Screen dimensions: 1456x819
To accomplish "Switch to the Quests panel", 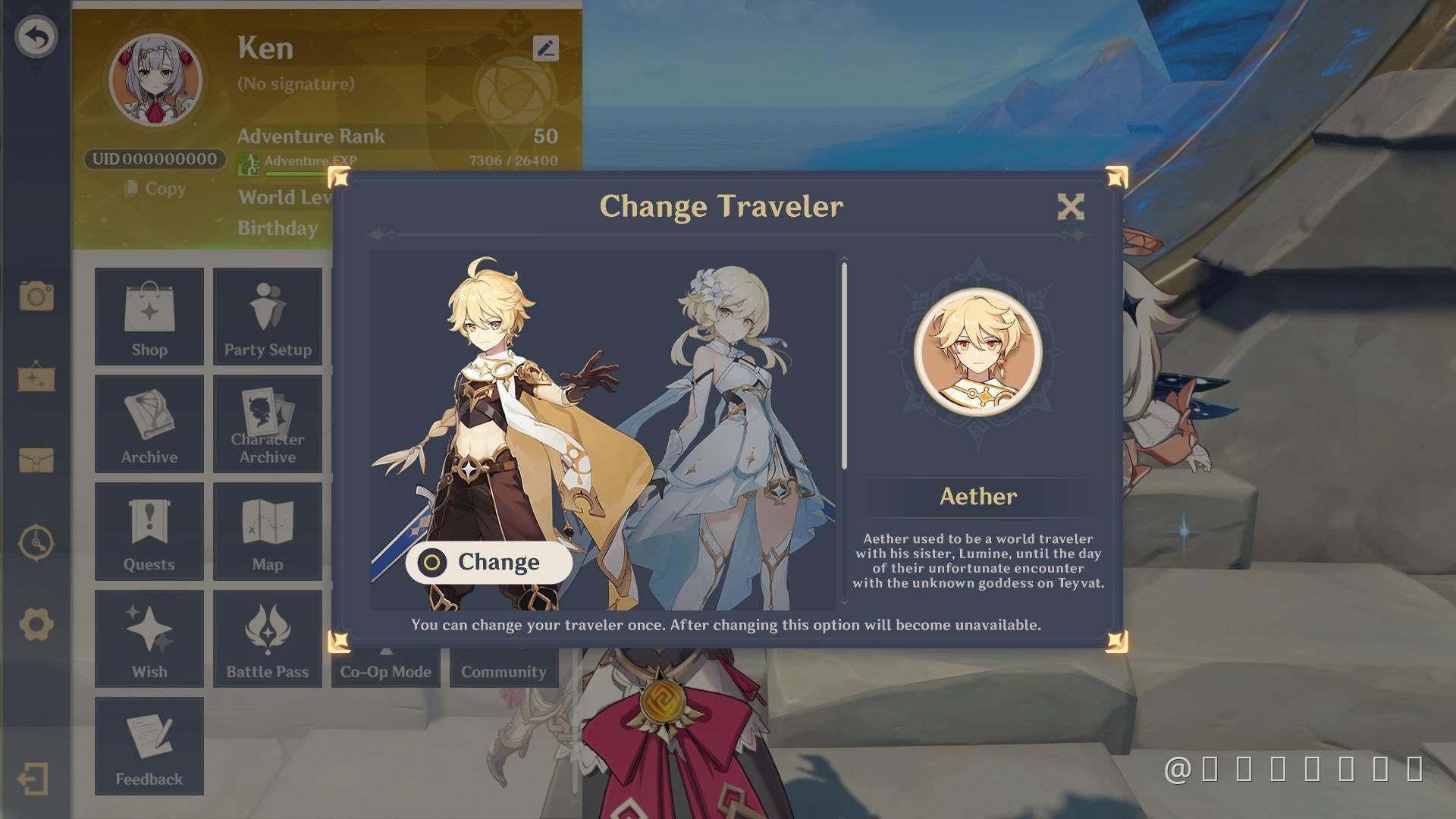I will click(149, 531).
